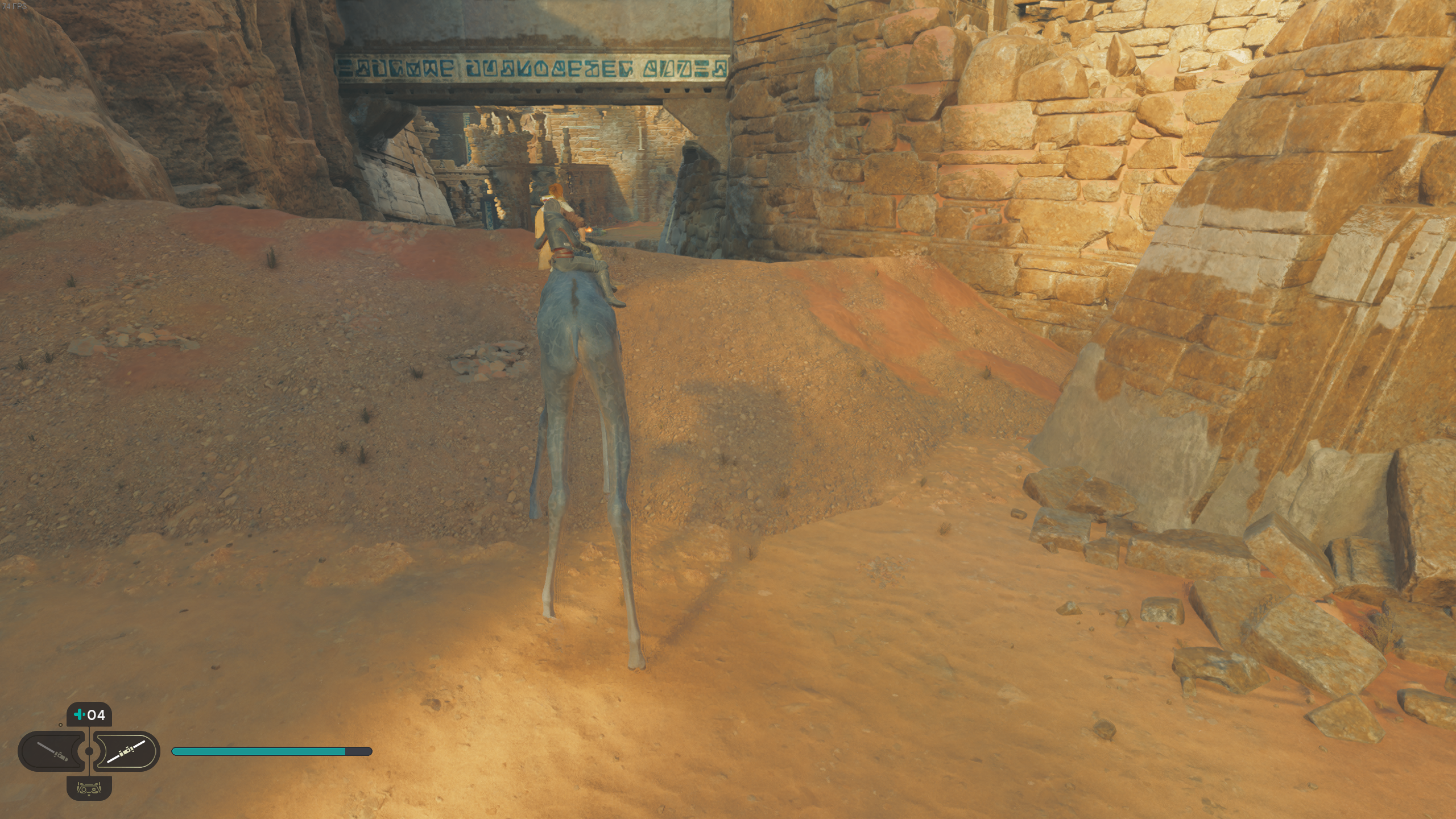Click the stim count '04' indicator
Screen dimensions: 1456x819
tap(96, 714)
